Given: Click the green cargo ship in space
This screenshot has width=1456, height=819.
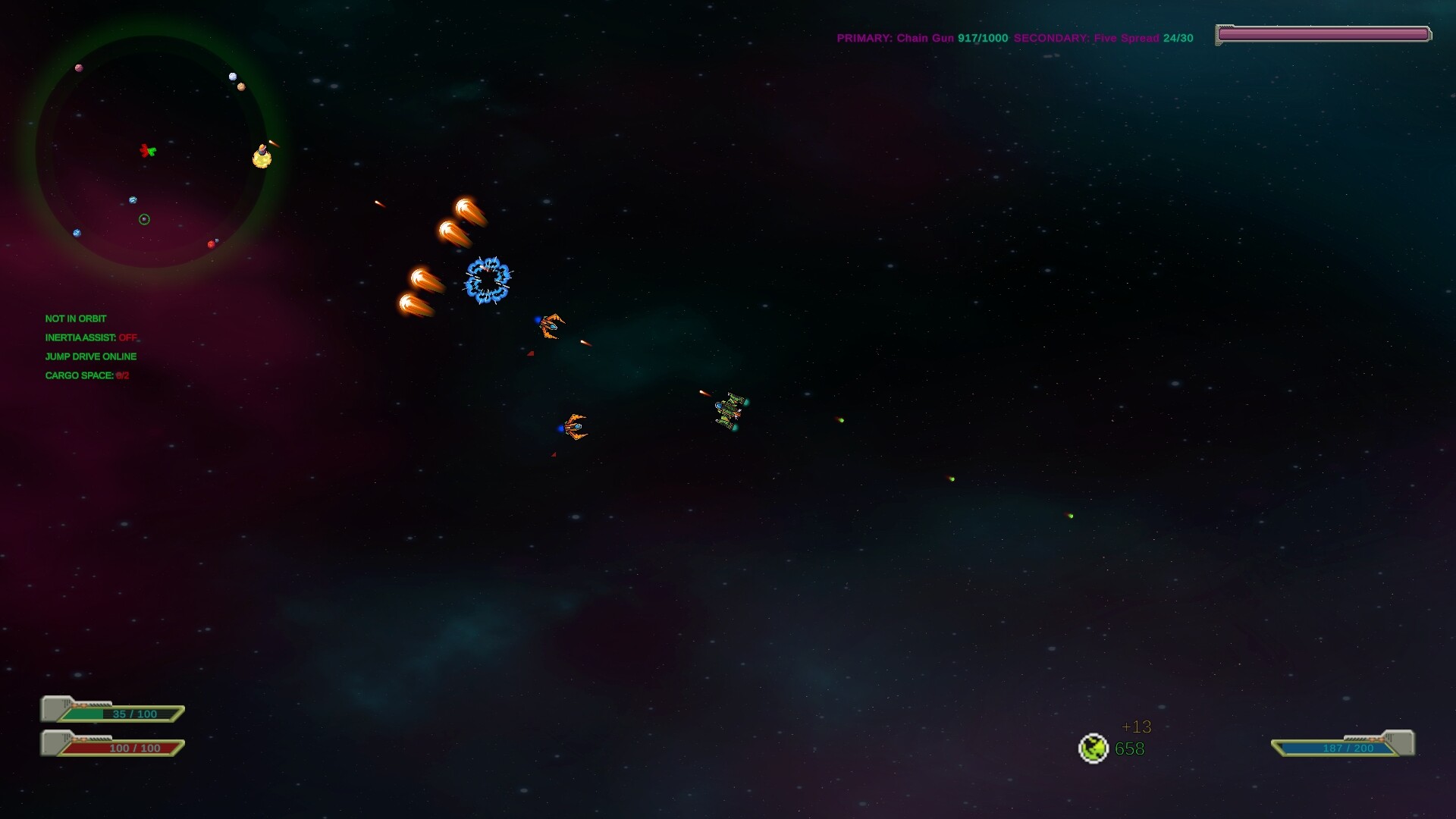Looking at the screenshot, I should 730,412.
